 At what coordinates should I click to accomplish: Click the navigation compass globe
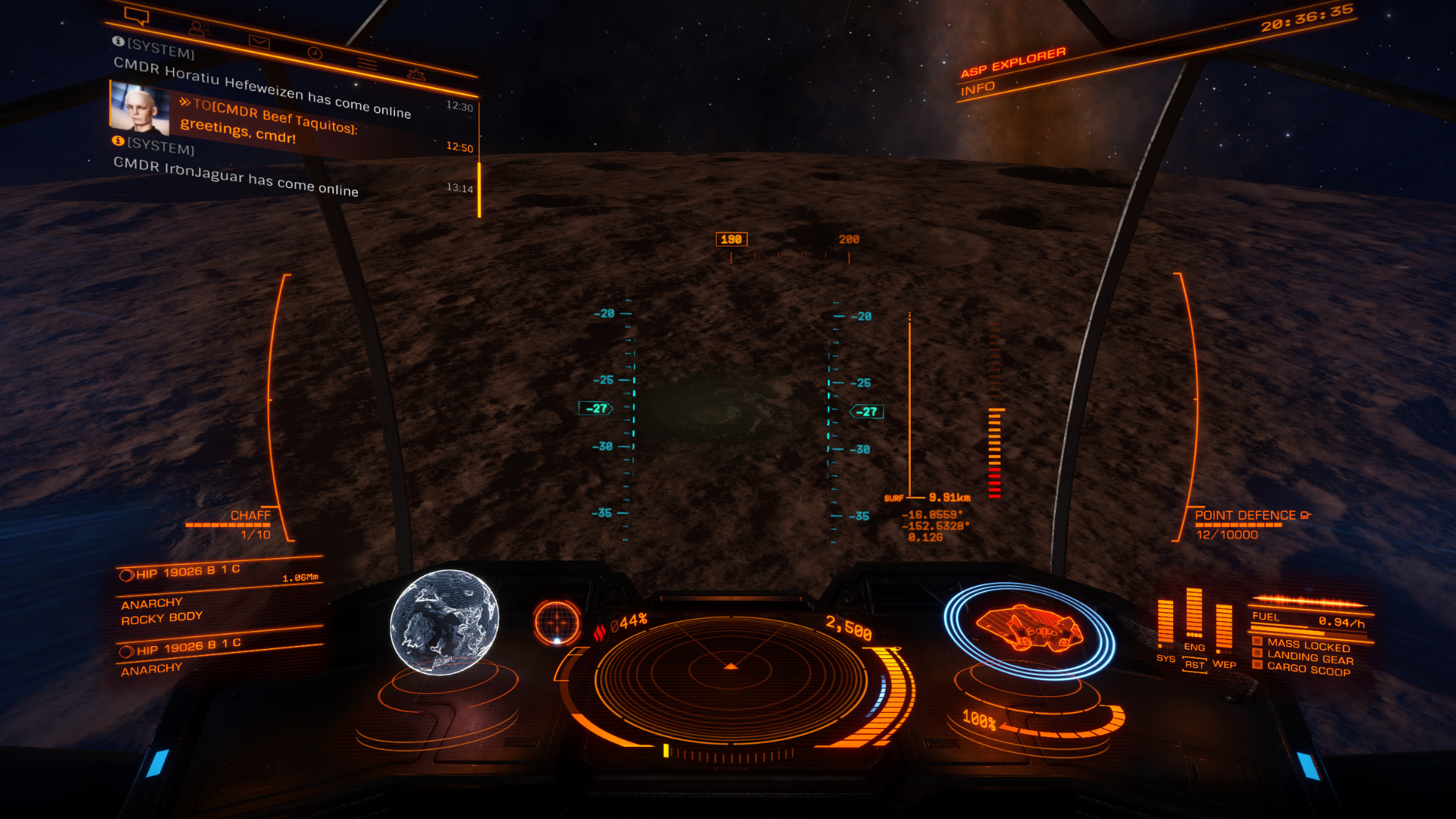click(x=557, y=623)
